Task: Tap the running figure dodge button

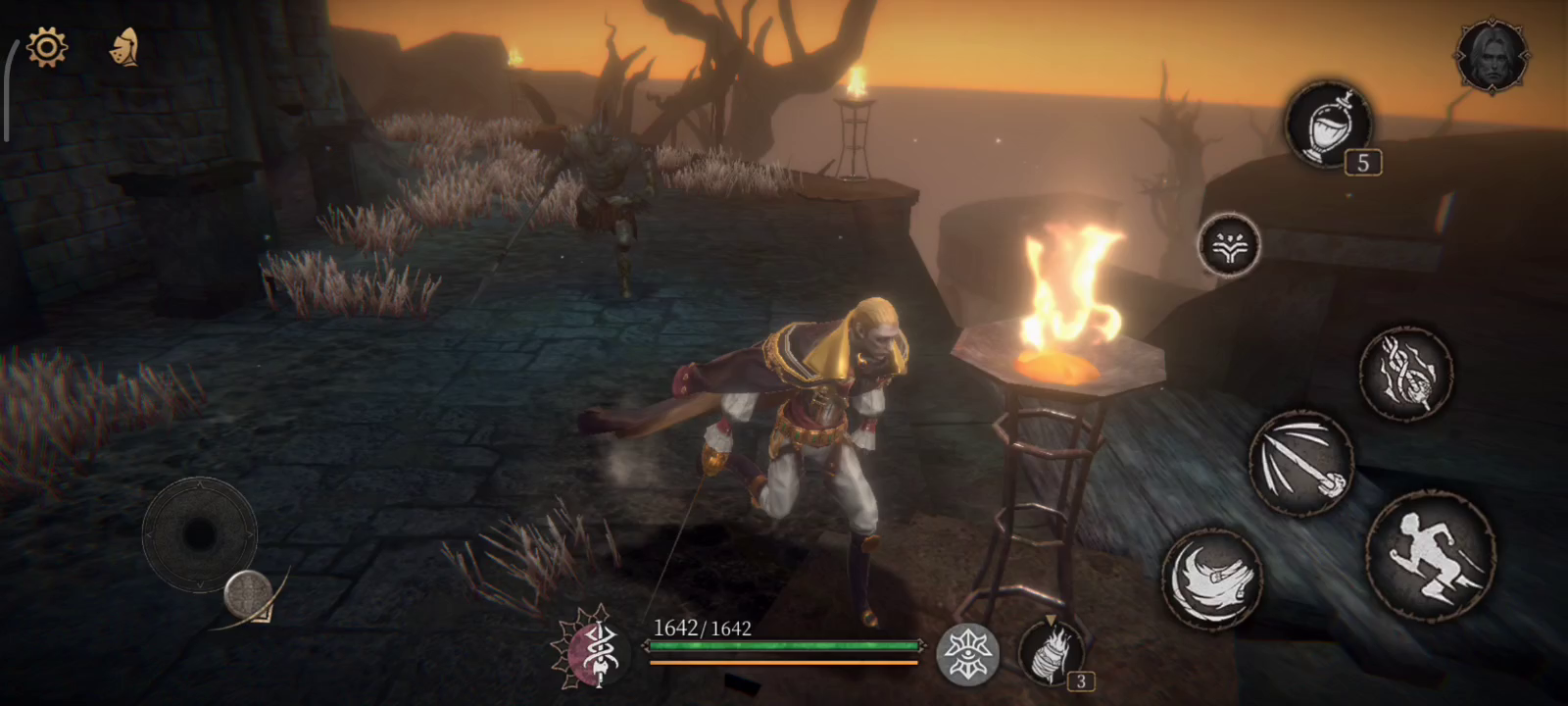Action: coord(1430,556)
